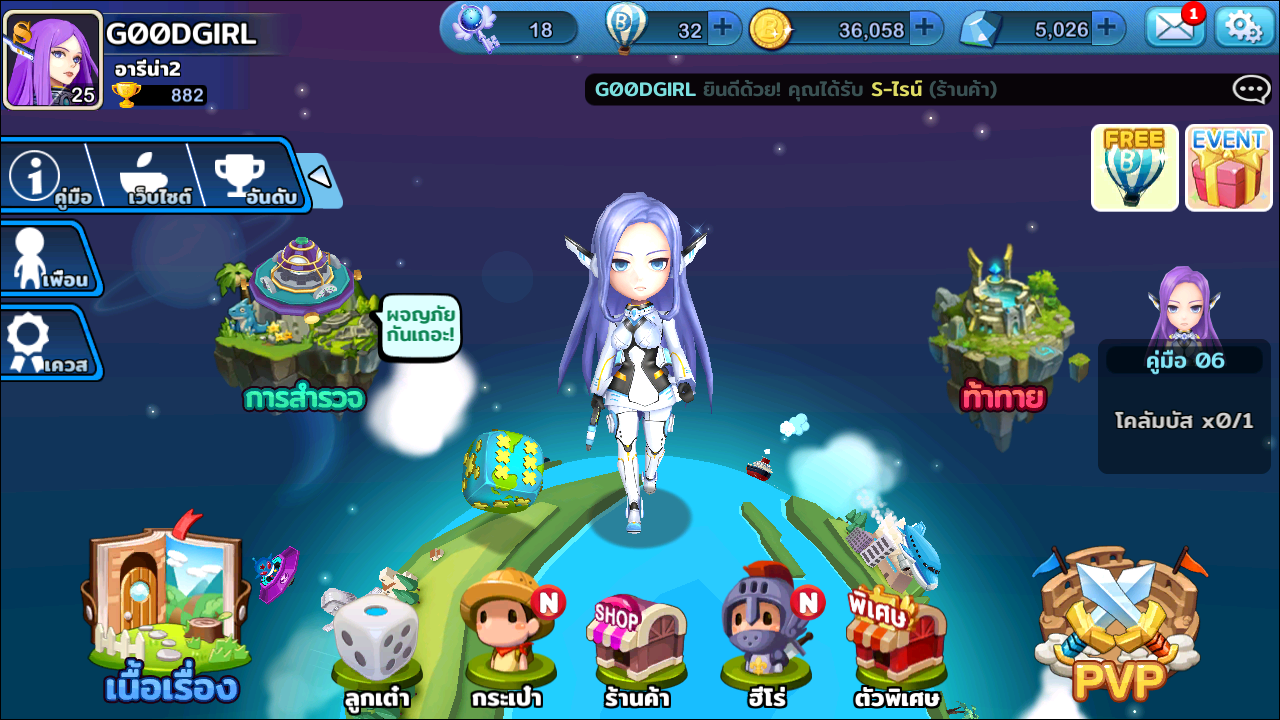This screenshot has height=720, width=1280.
Task: Open the settings gear menu
Action: [1243, 28]
